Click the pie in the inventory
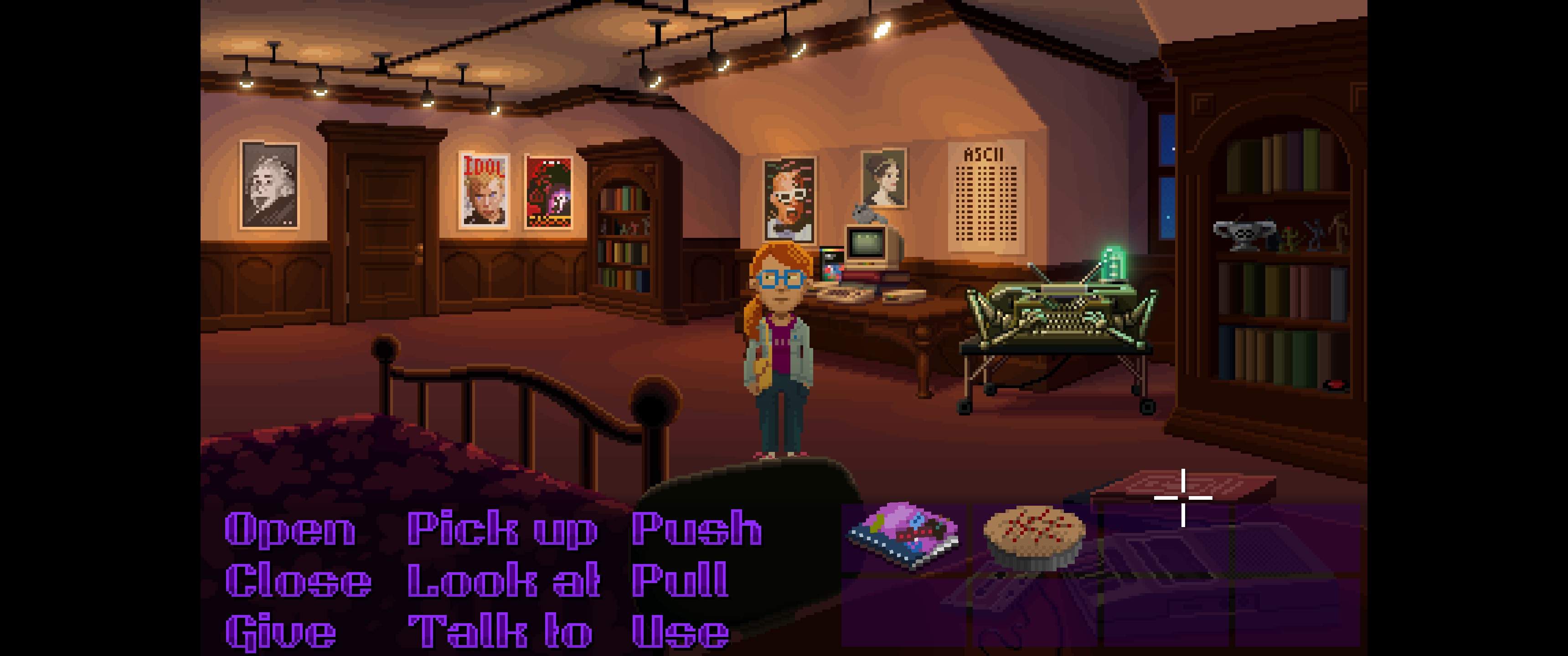 coord(1034,538)
